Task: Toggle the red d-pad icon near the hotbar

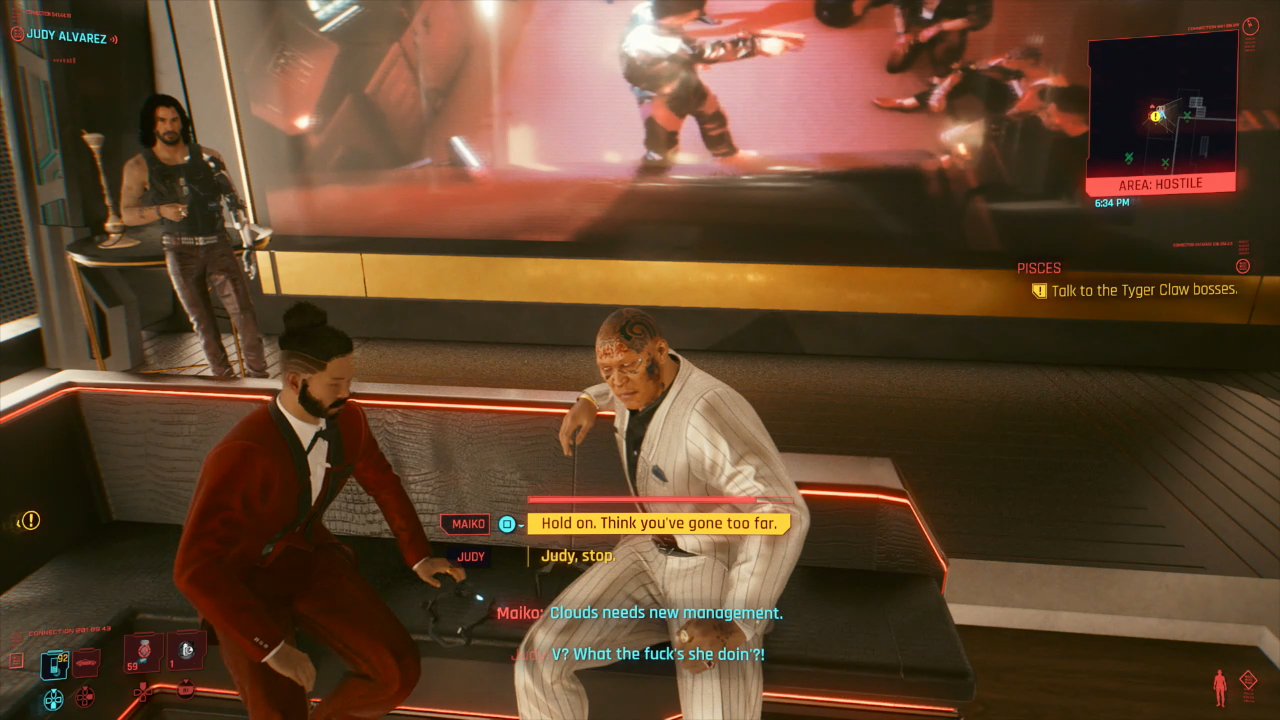Action: (84, 697)
